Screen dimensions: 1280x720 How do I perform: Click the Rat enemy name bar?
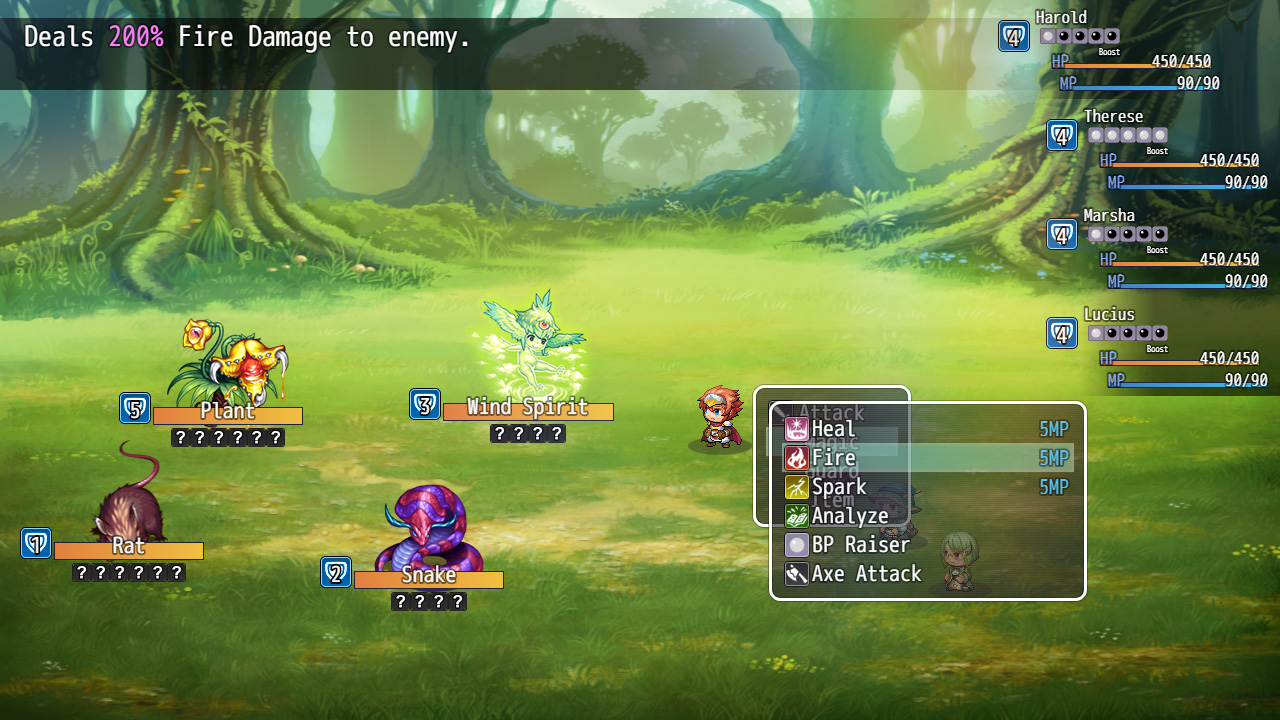pos(128,548)
